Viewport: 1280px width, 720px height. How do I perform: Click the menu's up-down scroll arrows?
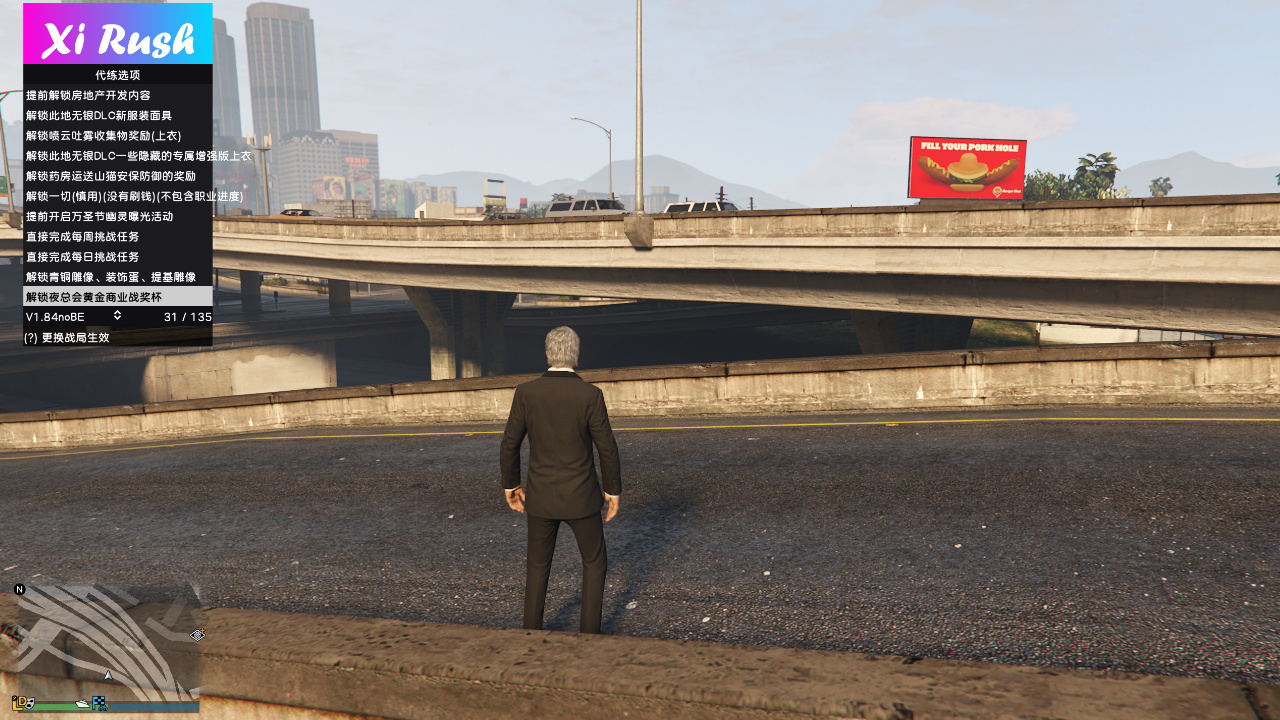click(x=117, y=316)
